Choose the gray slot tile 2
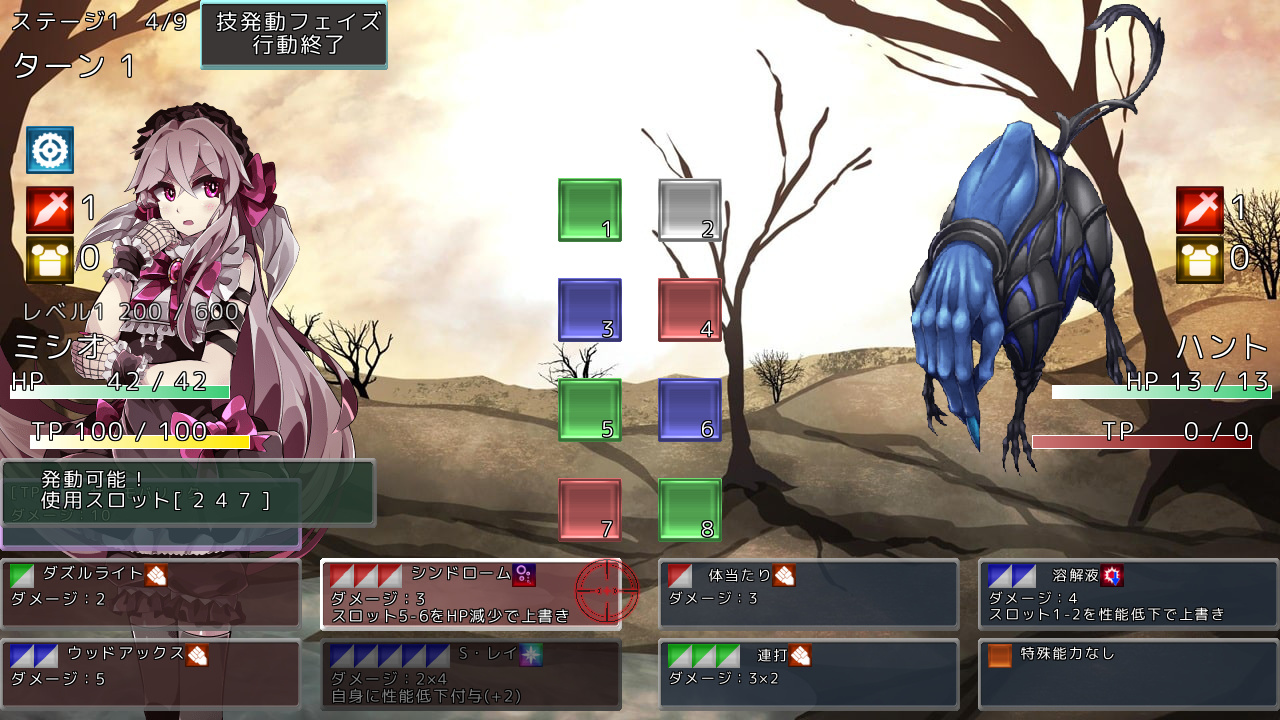Screen dimensions: 1280x720 [x=689, y=210]
